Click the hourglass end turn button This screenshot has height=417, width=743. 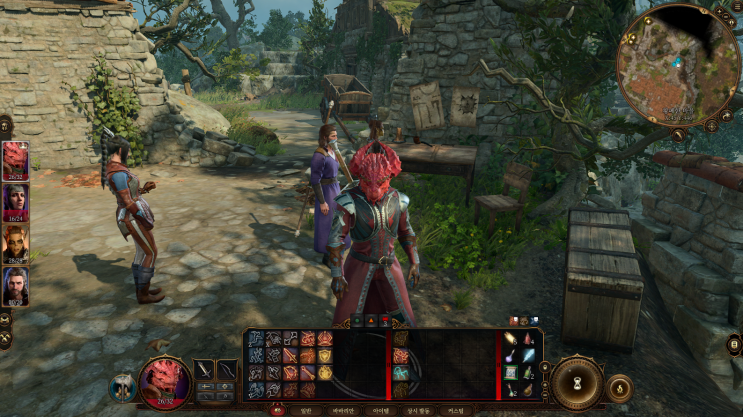pos(577,383)
